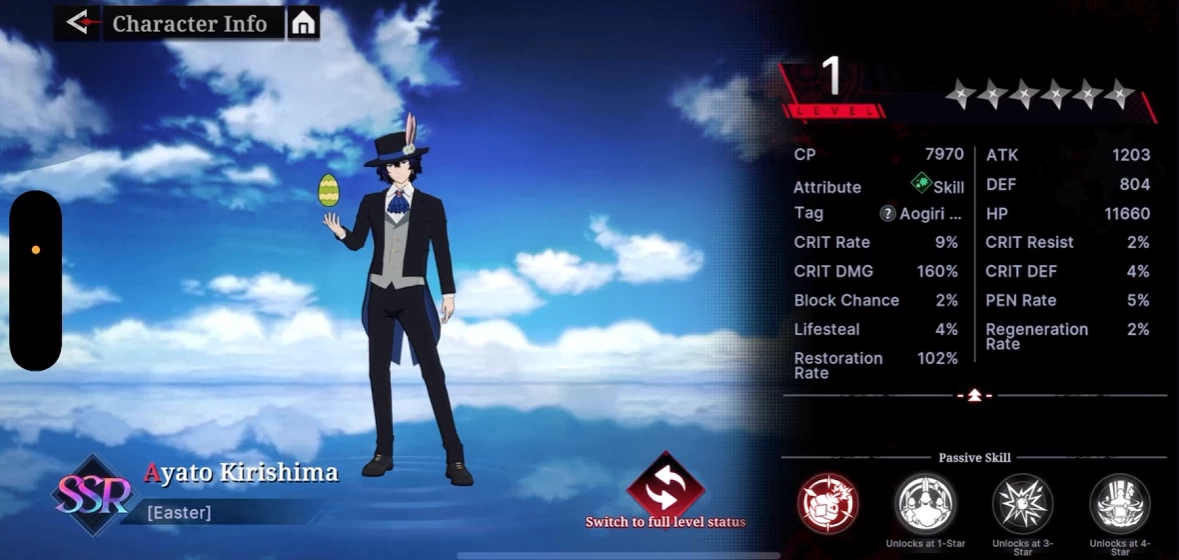Go back using the arrow button
The height and width of the screenshot is (560, 1179).
click(77, 23)
